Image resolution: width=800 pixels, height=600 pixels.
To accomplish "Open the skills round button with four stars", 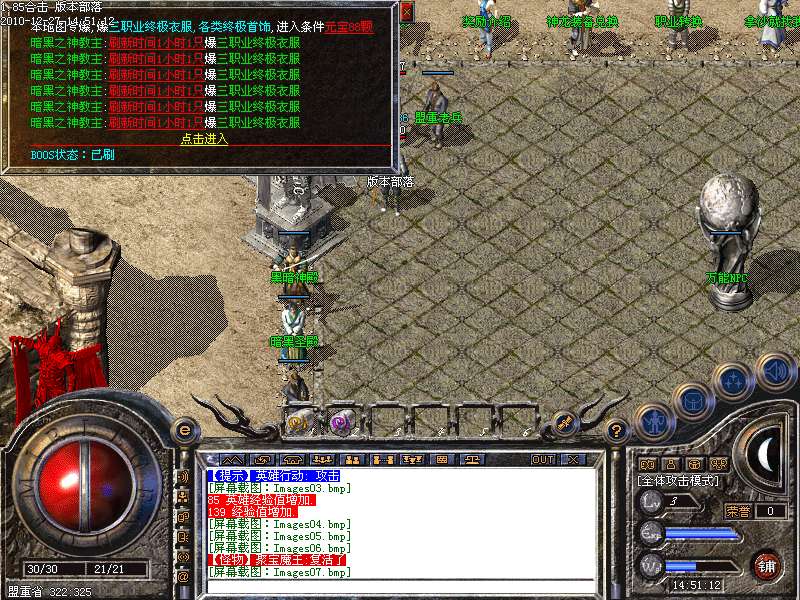I will [x=733, y=381].
